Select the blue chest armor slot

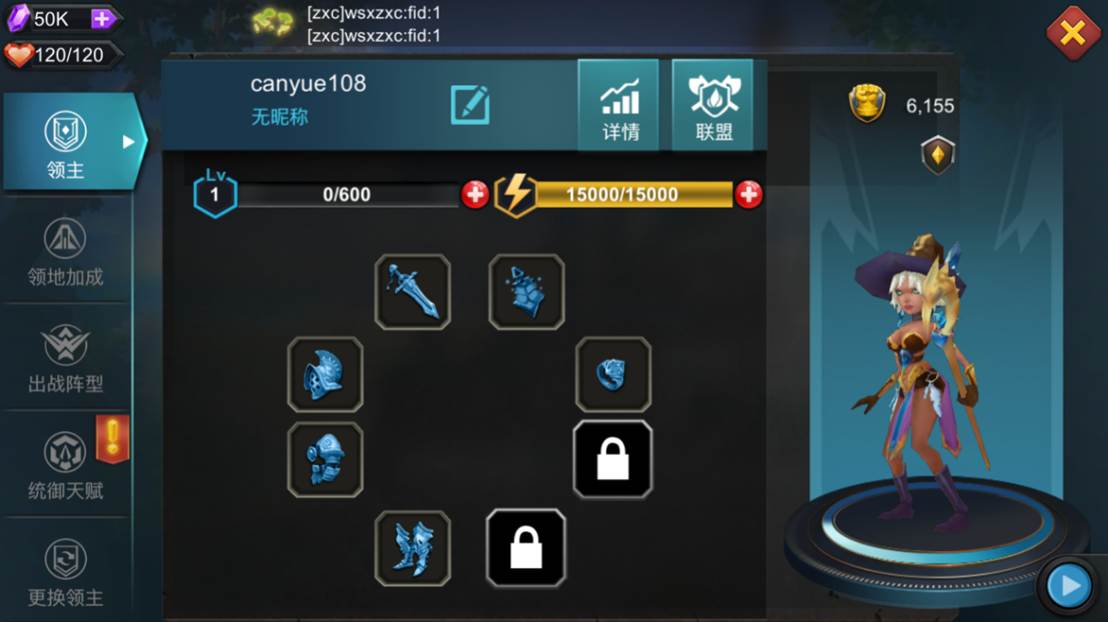pos(325,460)
